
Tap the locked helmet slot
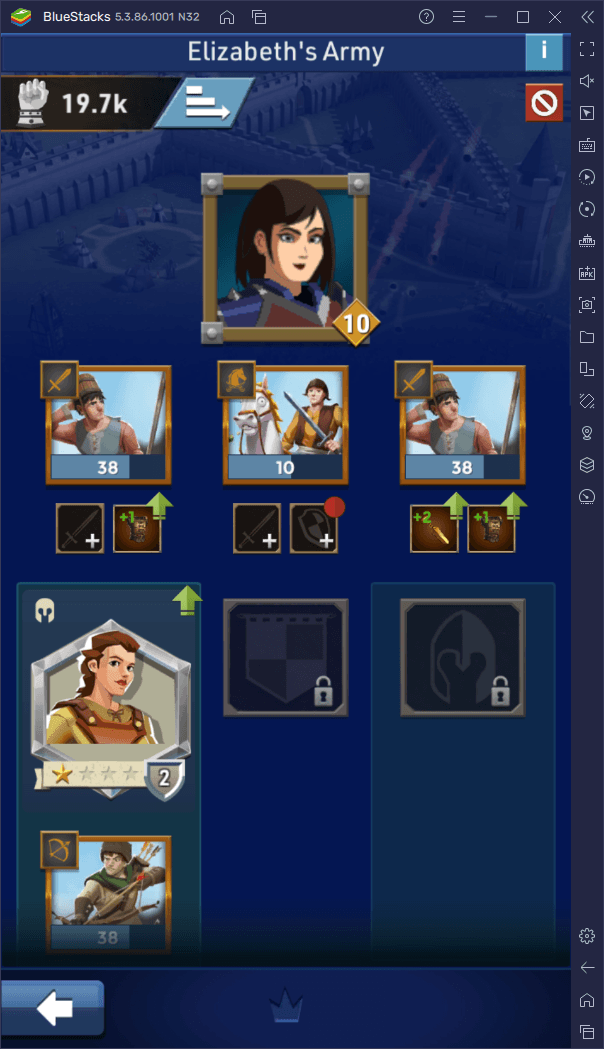click(463, 657)
